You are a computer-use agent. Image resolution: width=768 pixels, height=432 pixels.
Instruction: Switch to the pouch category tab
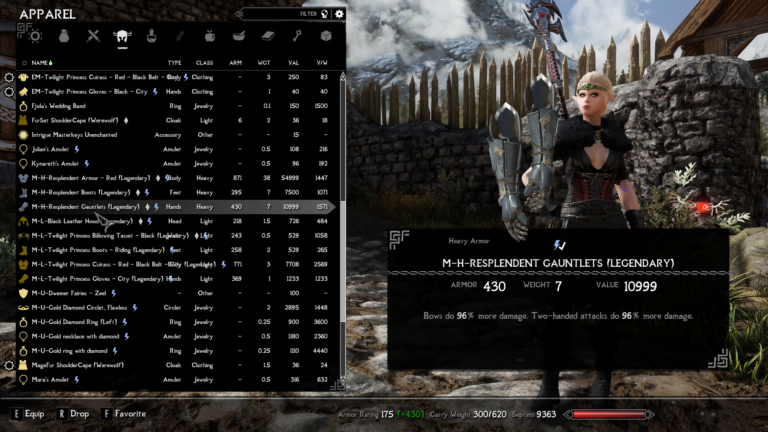pos(64,36)
